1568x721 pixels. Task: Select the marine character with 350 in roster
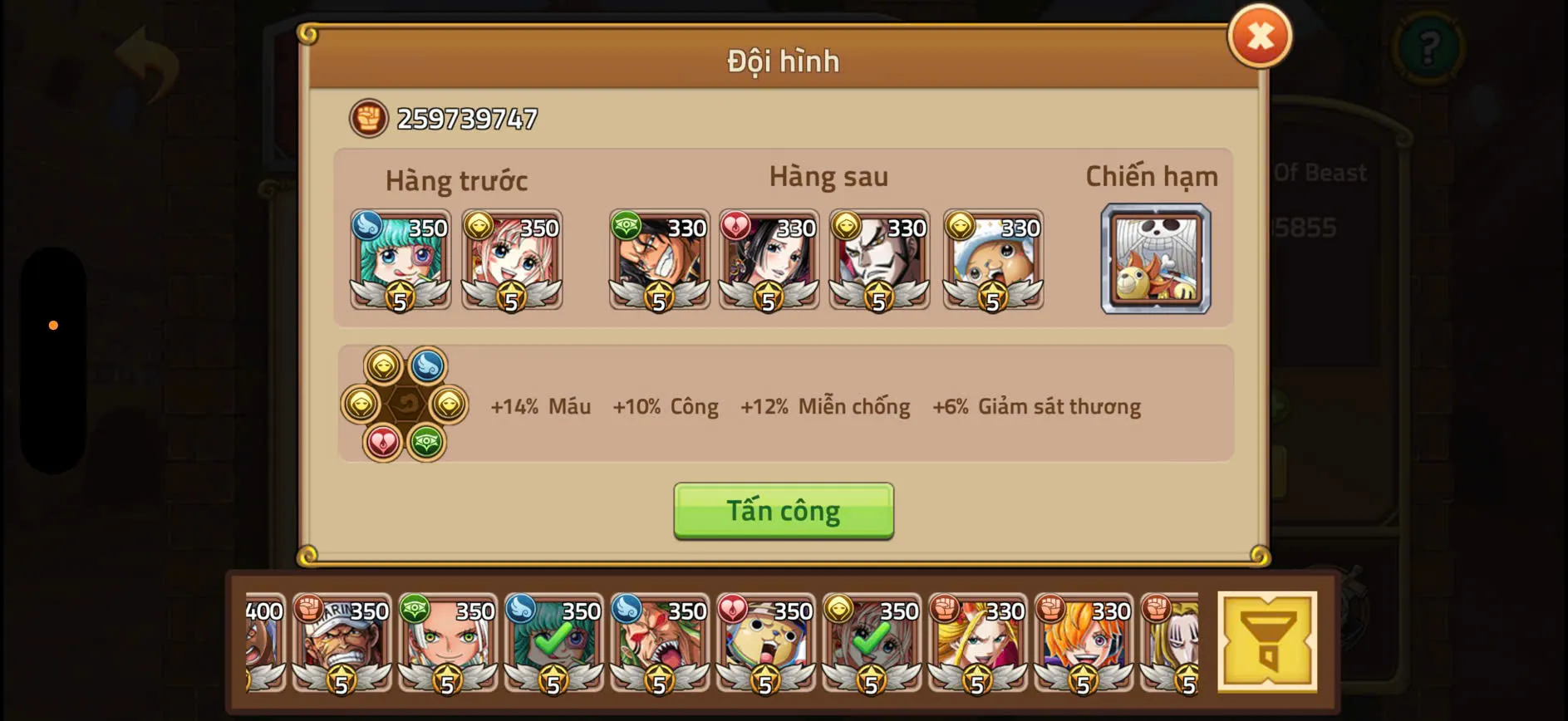pos(342,645)
